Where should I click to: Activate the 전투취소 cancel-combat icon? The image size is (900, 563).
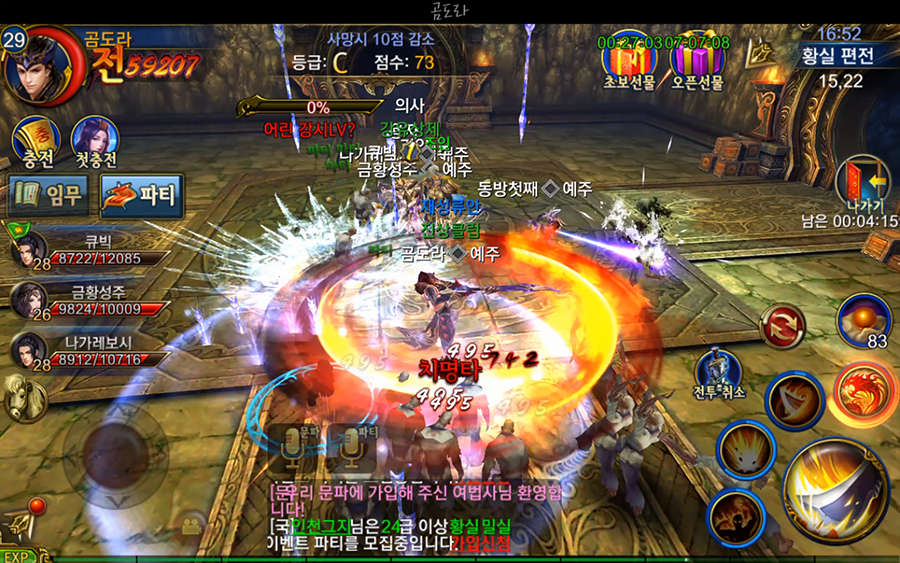point(719,370)
